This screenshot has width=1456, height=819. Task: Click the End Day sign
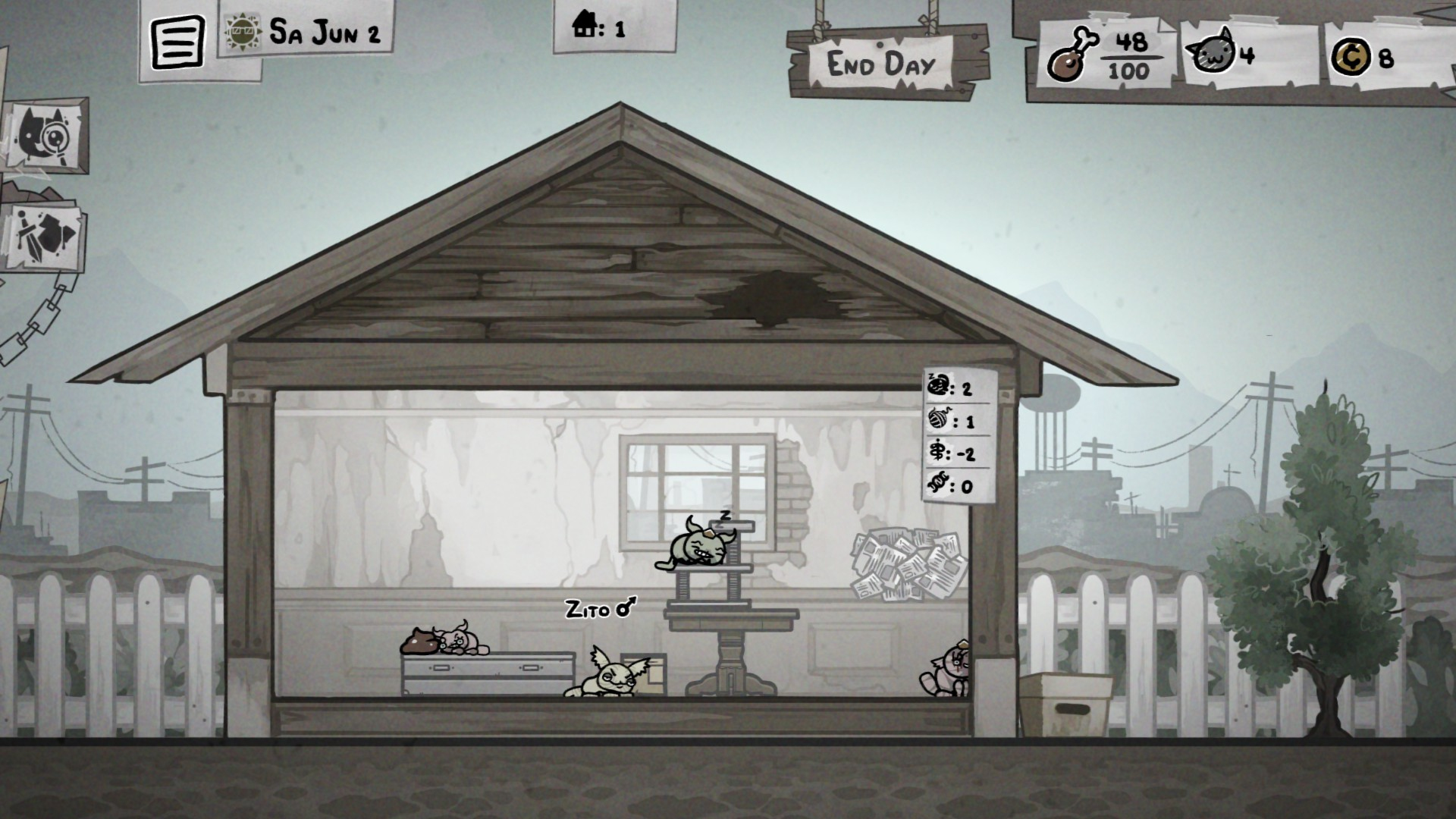(881, 64)
